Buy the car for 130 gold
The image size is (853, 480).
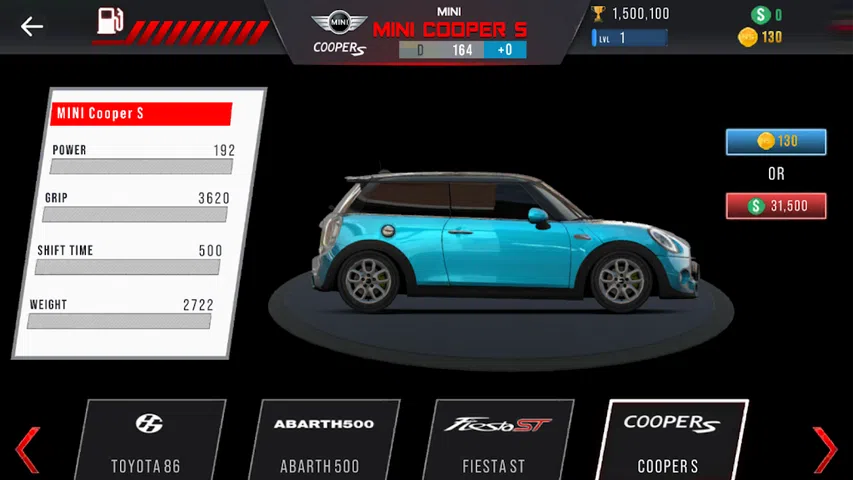point(776,142)
